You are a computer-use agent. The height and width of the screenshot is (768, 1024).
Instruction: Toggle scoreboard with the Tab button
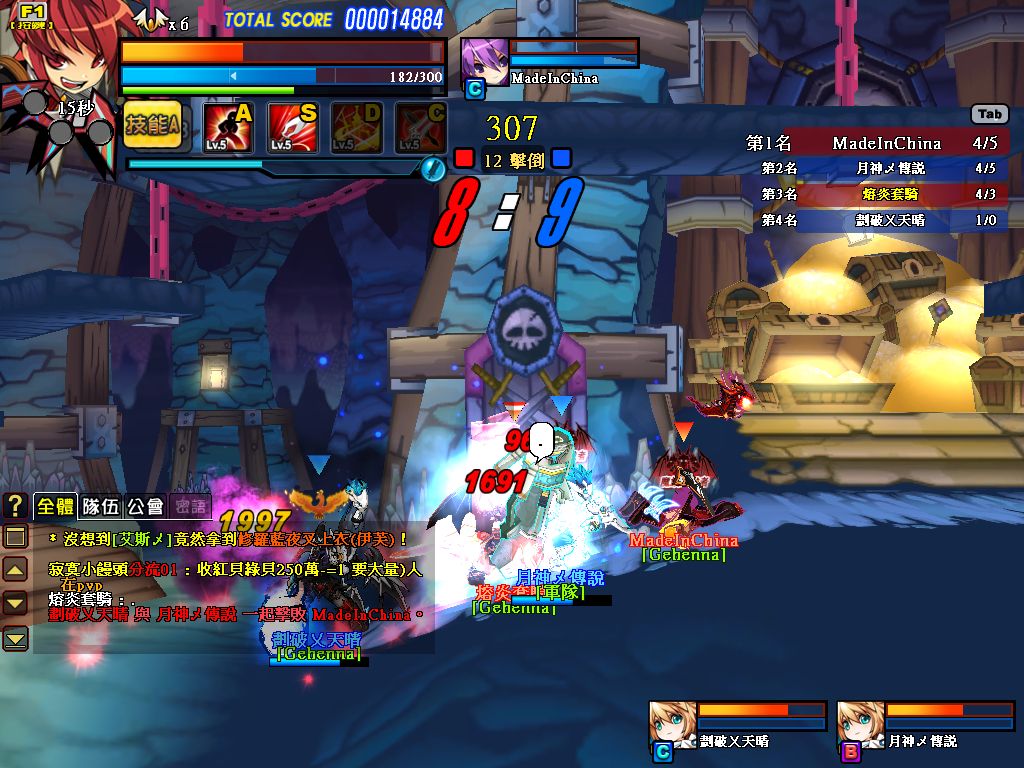point(989,115)
